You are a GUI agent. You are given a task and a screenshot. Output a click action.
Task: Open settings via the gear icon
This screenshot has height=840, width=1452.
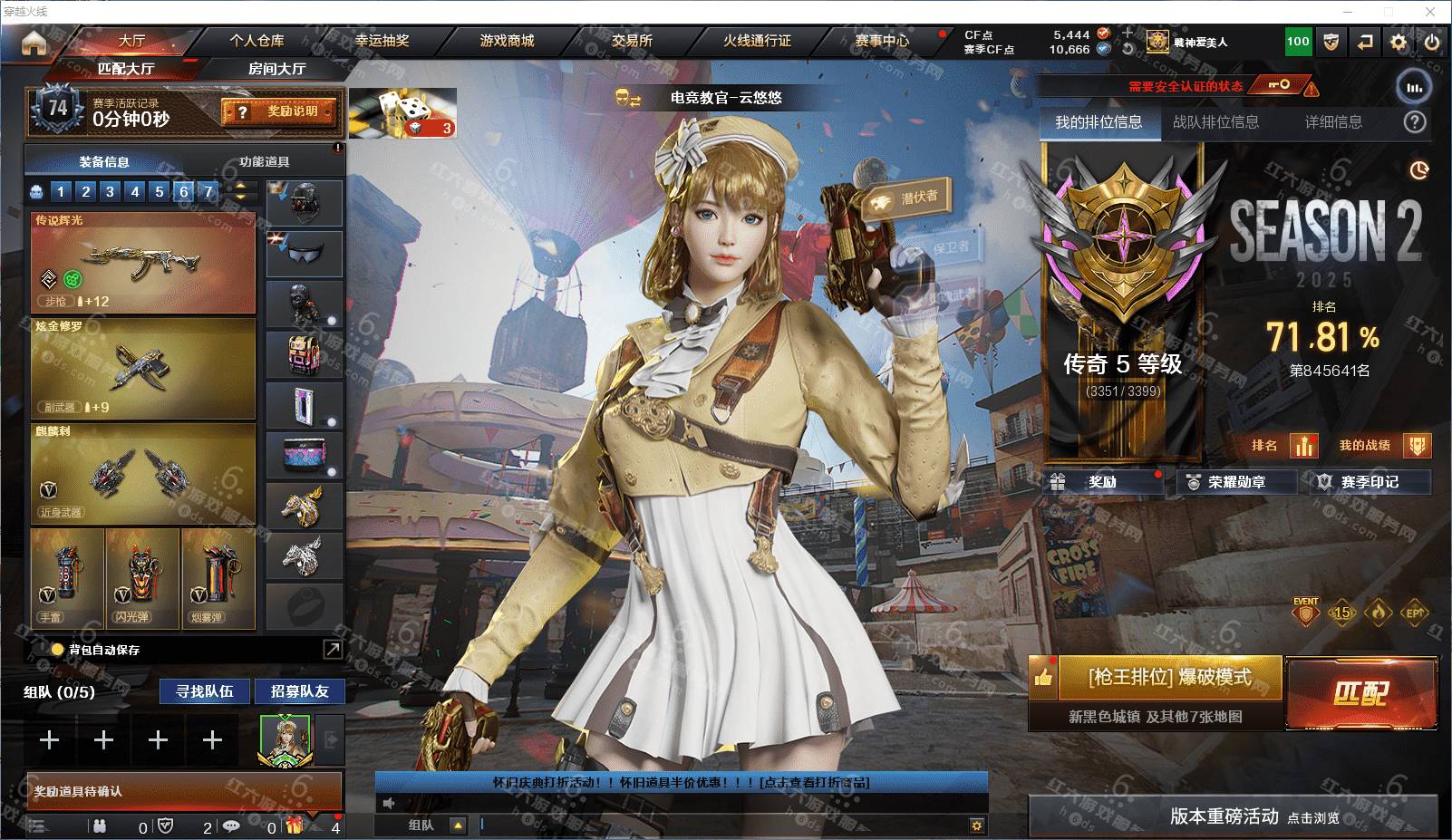pyautogui.click(x=1399, y=42)
